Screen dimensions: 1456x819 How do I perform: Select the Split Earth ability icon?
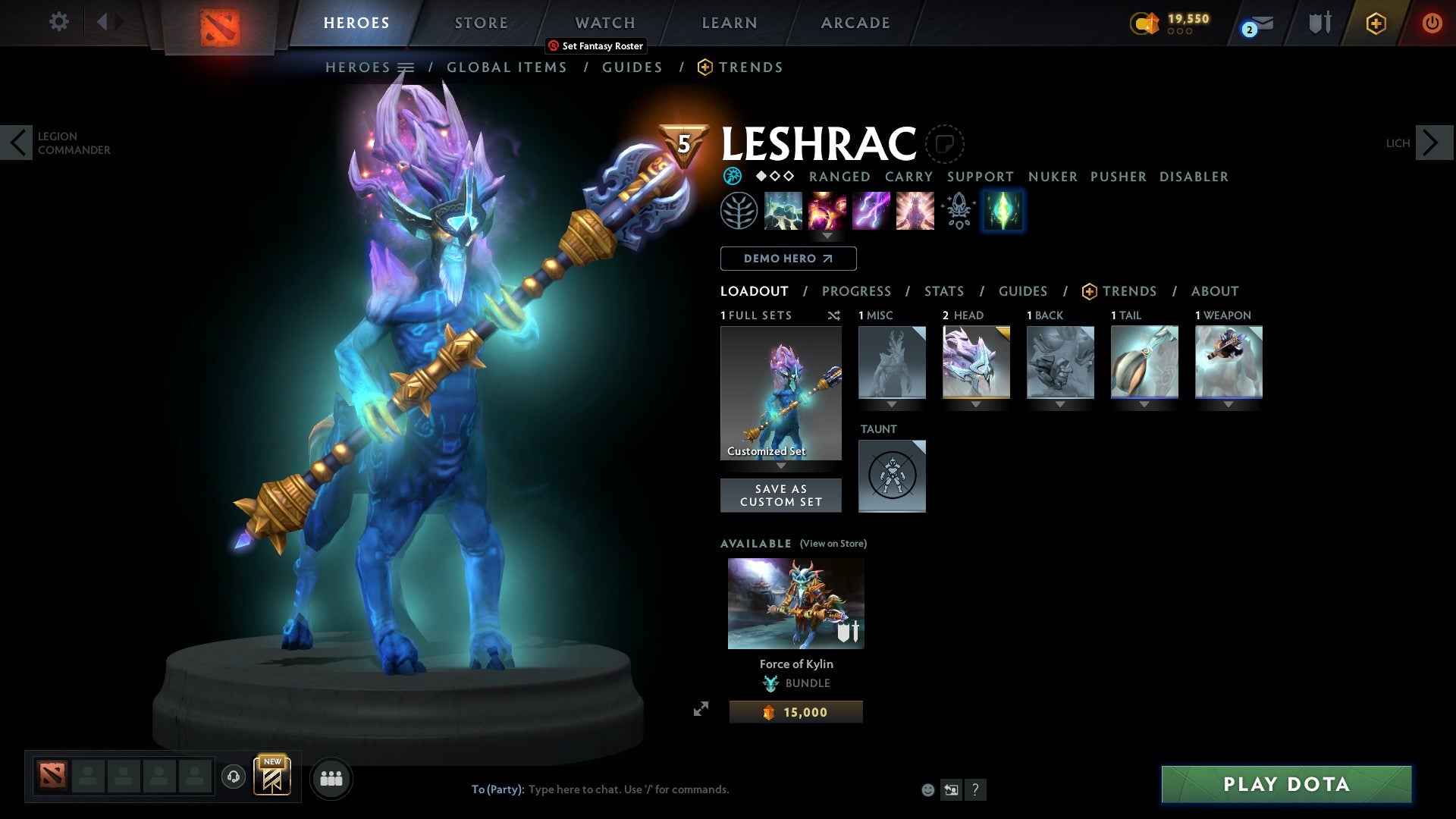coord(783,211)
